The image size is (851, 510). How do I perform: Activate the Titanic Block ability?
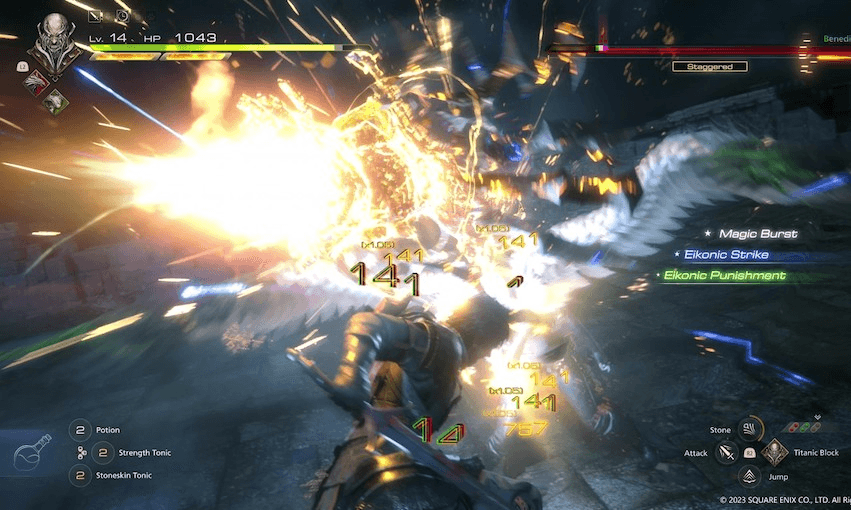click(775, 453)
